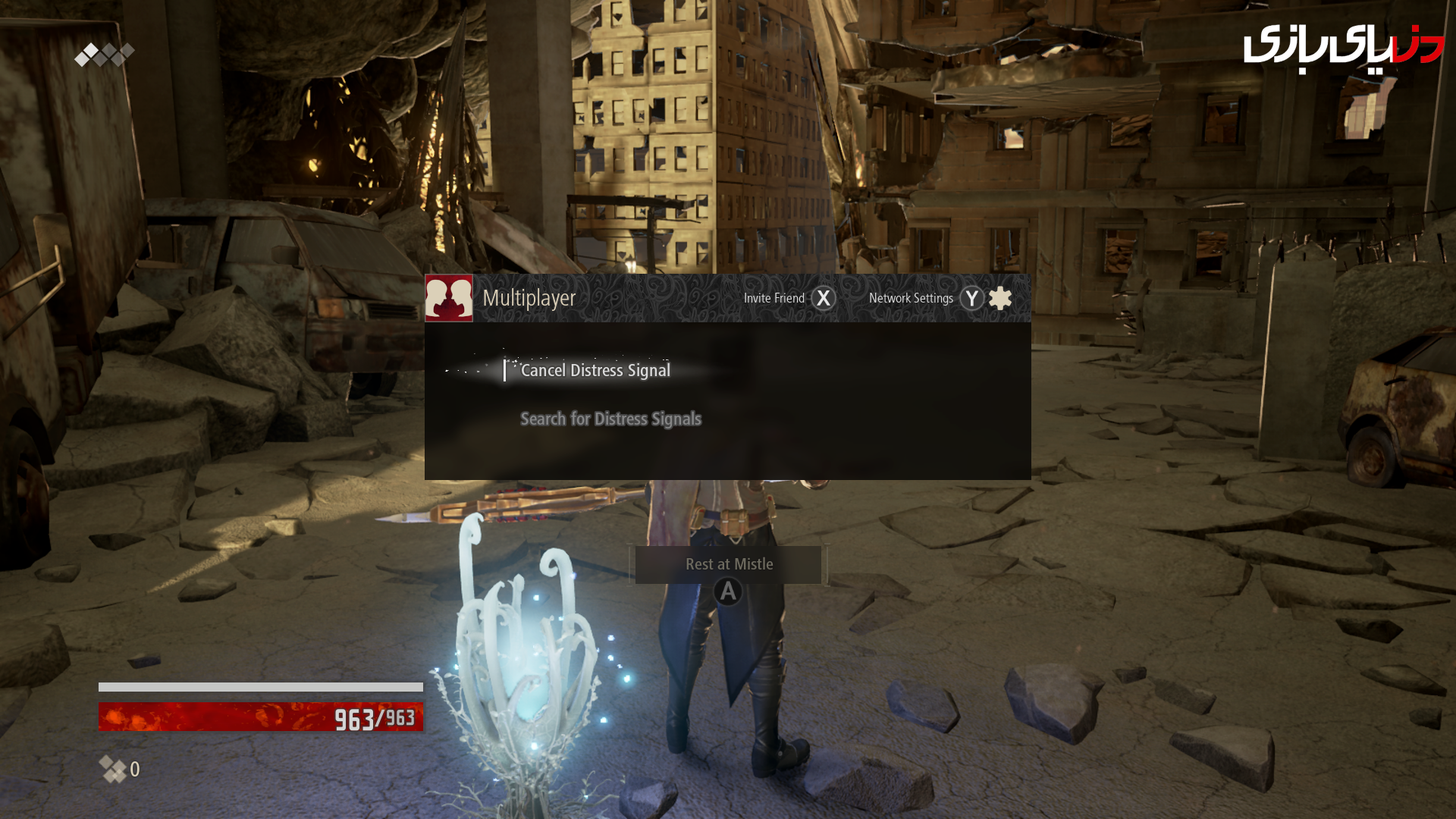Select Cancel Distress Signal menu entry
1456x819 pixels.
point(595,370)
